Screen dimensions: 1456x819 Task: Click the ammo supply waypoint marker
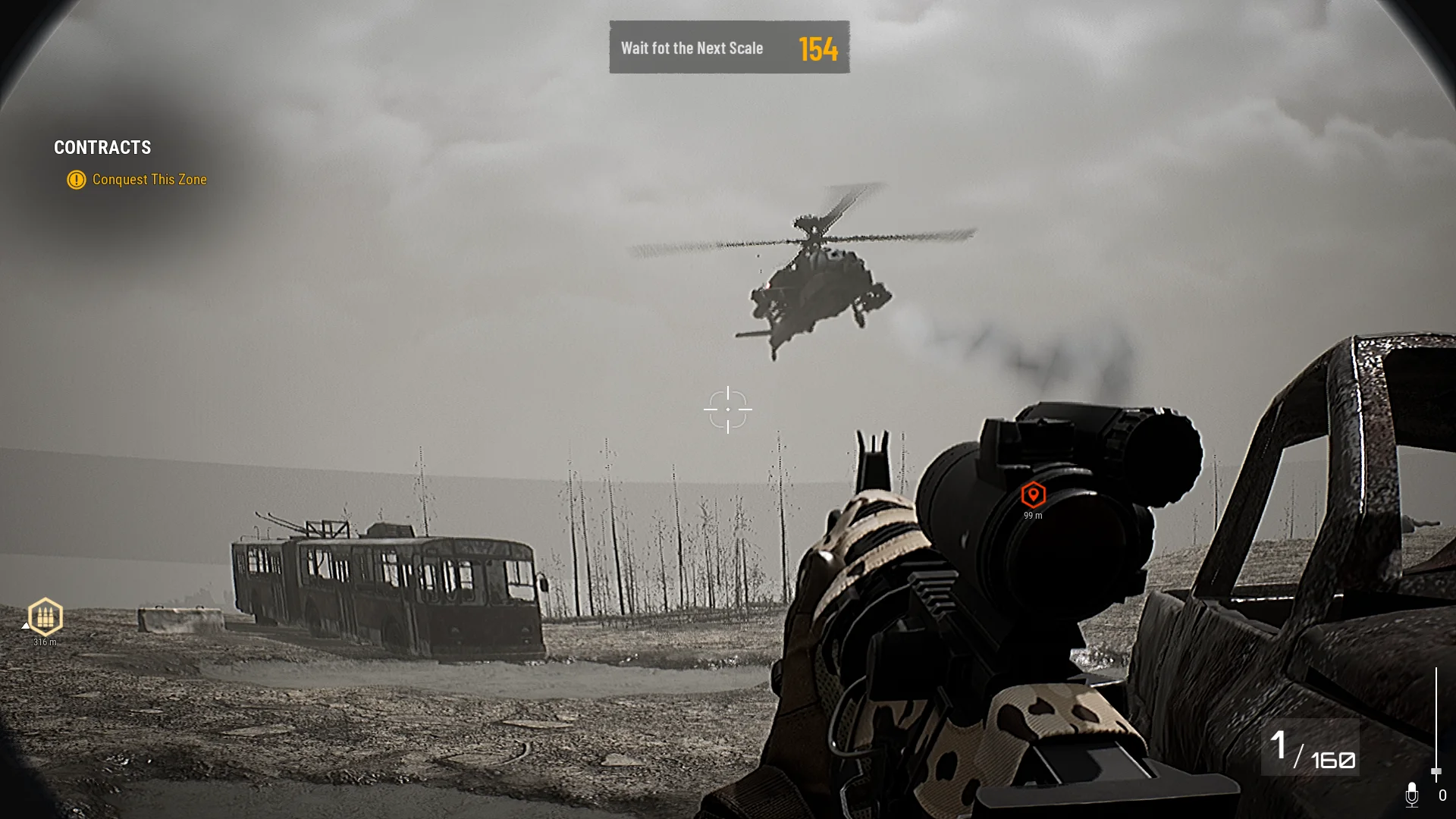[x=45, y=617]
